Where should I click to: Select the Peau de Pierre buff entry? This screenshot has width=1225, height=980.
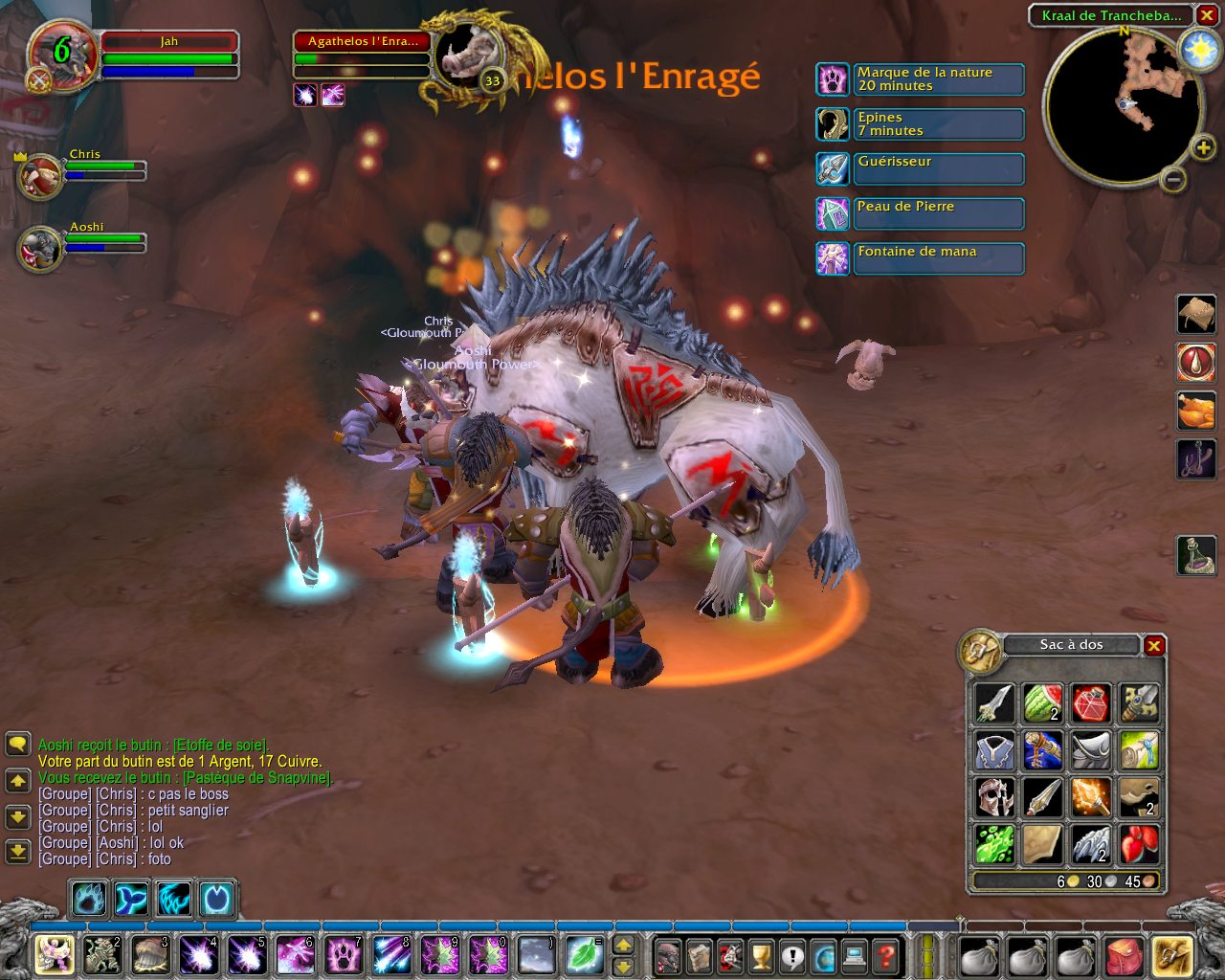pos(919,213)
